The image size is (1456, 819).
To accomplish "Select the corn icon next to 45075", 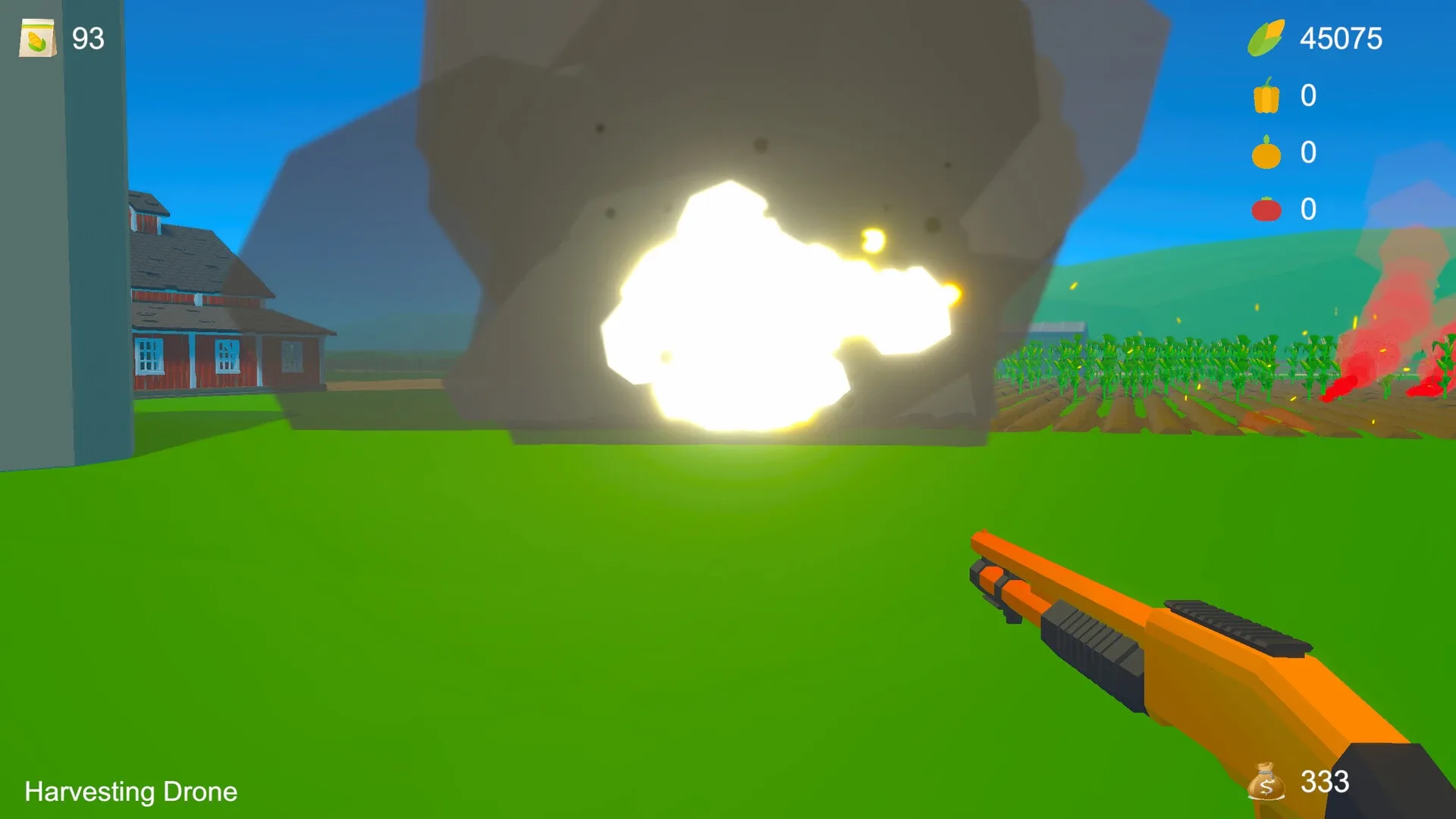I will point(1268,38).
